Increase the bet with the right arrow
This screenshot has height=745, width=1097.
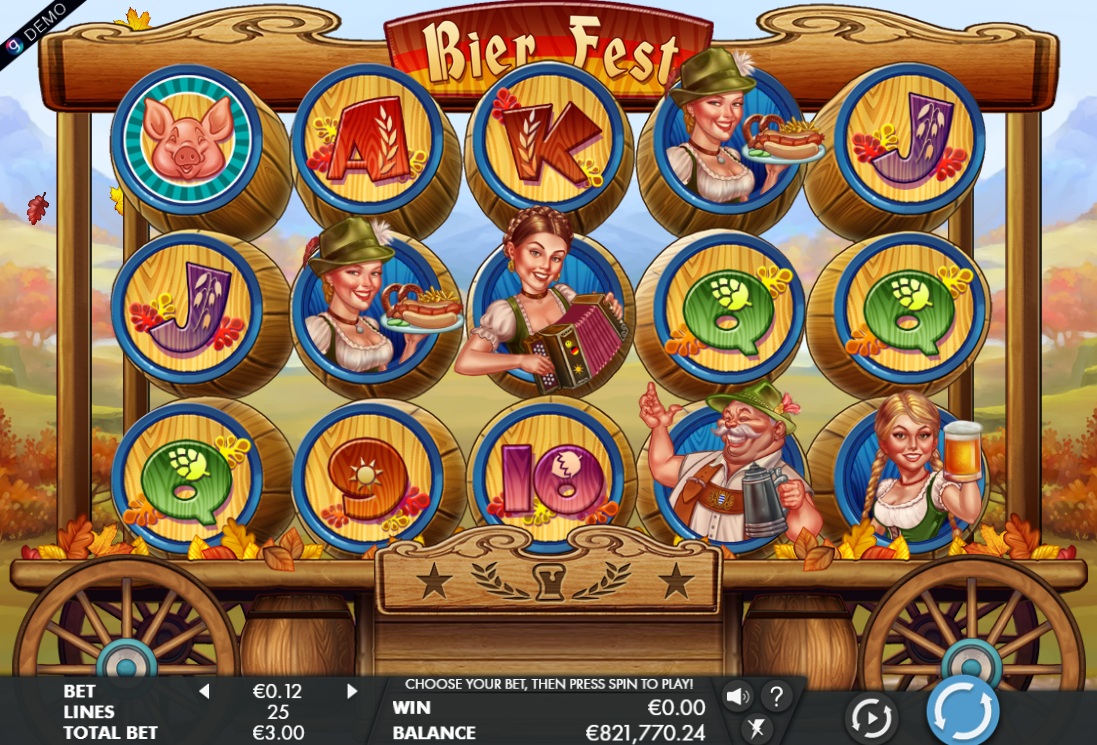[x=352, y=691]
